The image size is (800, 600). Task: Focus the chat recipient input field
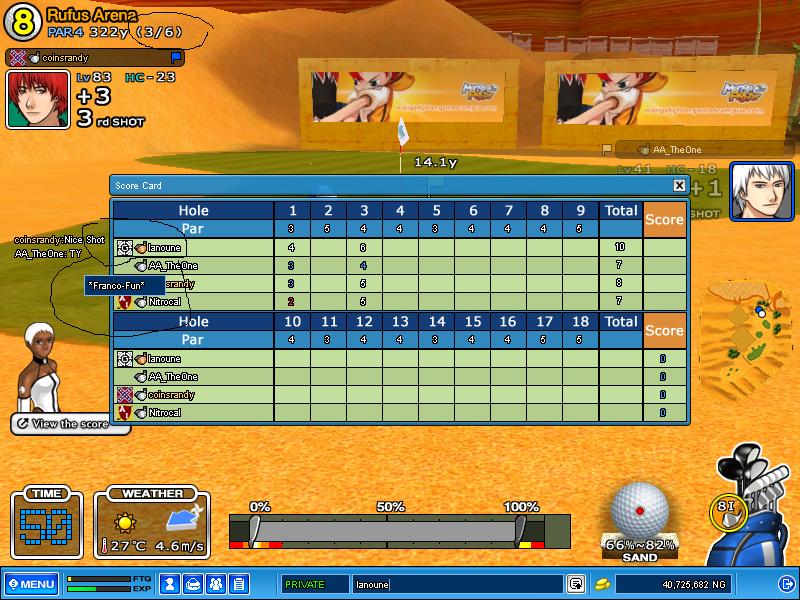(455, 584)
